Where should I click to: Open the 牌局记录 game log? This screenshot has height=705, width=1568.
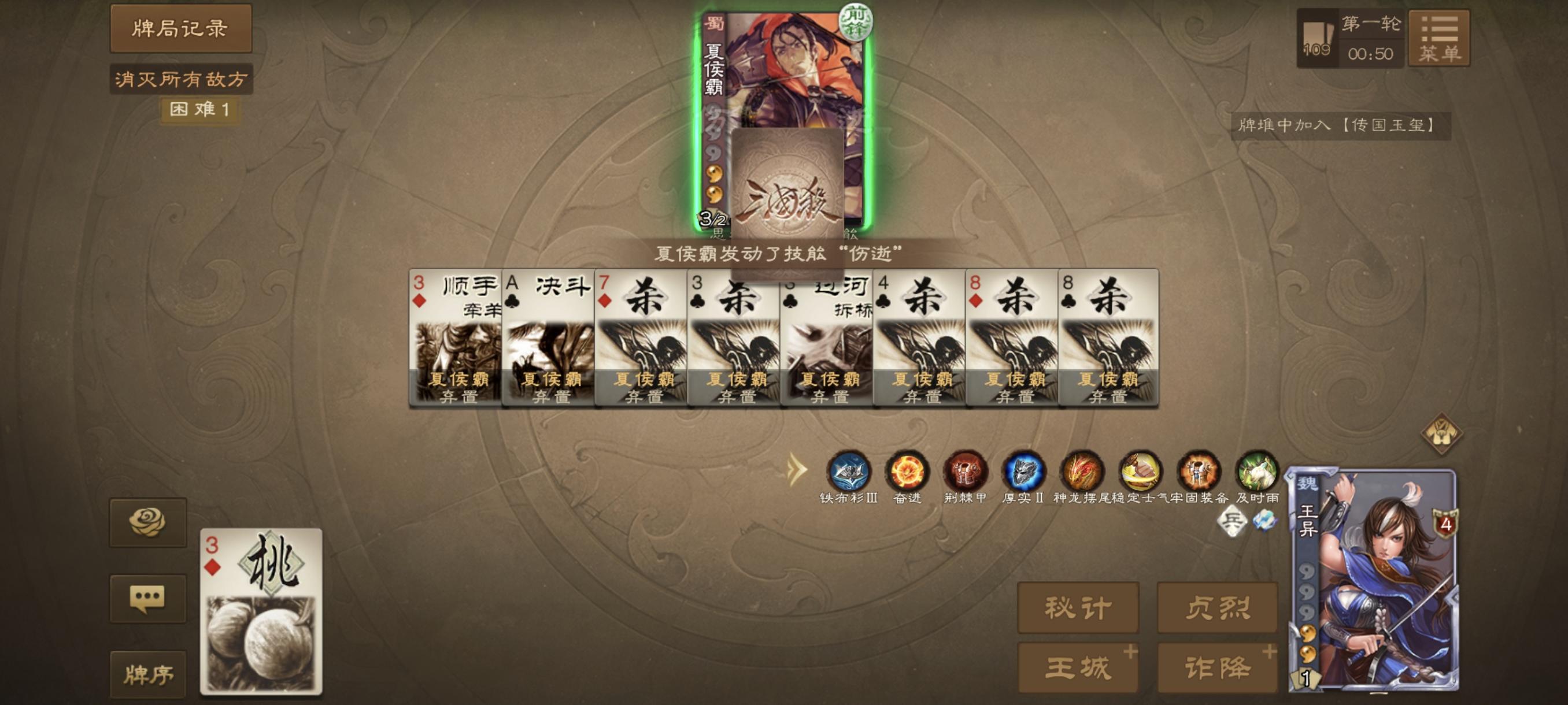coord(180,28)
